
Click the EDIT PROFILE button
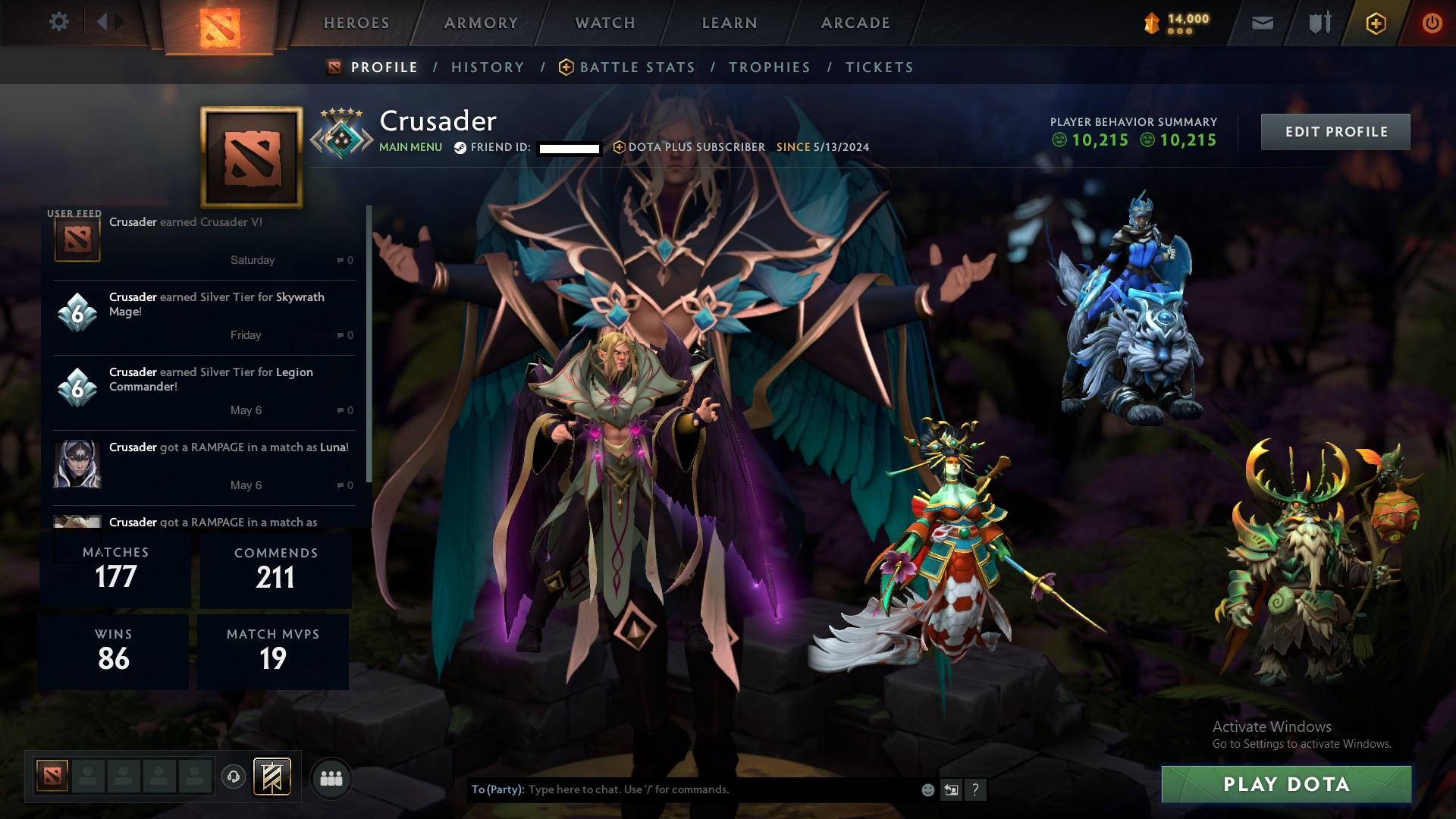tap(1335, 131)
